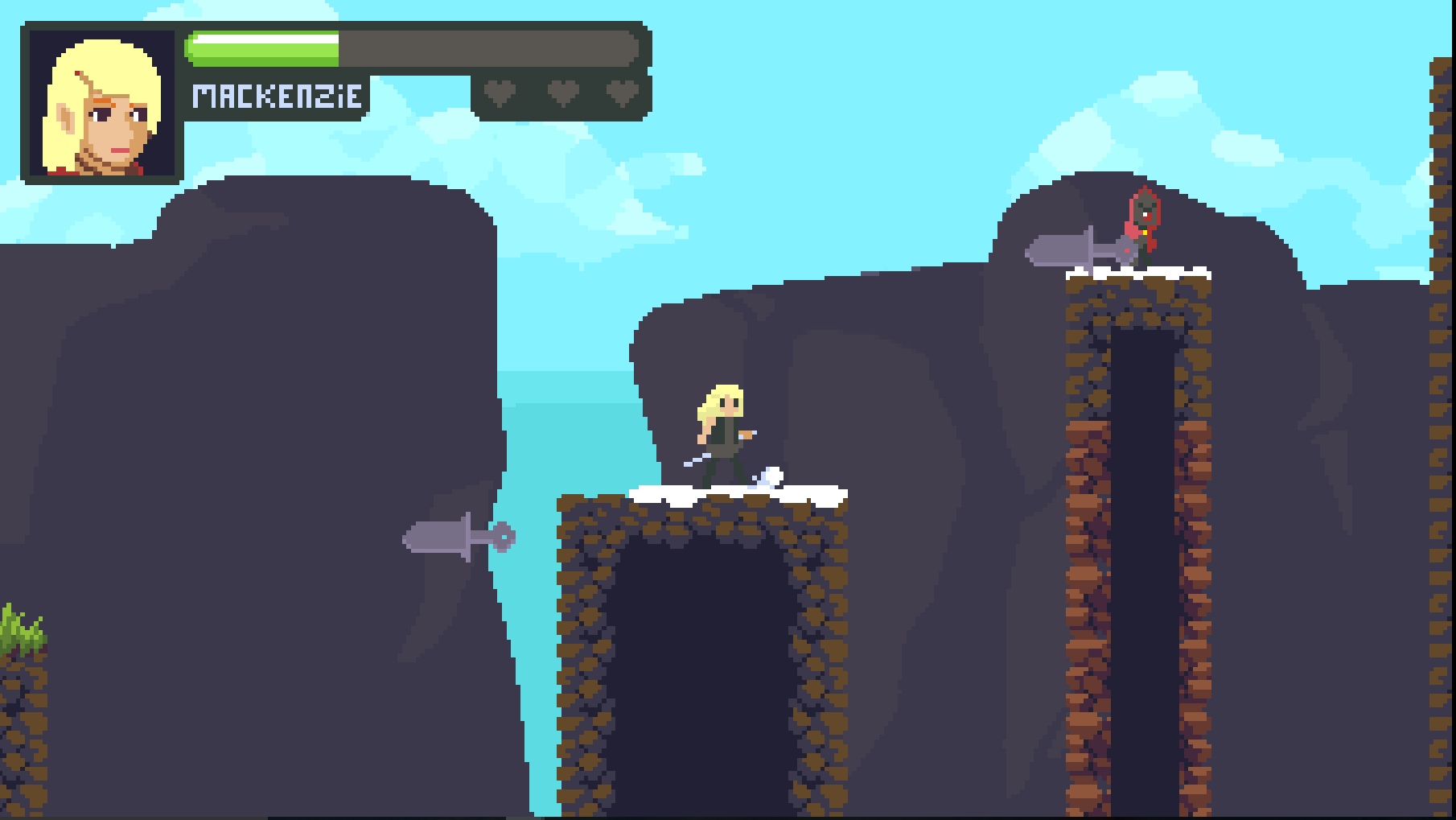Click Mackenzie's portrait icon
Viewport: 1456px width, 820px height.
[102, 102]
